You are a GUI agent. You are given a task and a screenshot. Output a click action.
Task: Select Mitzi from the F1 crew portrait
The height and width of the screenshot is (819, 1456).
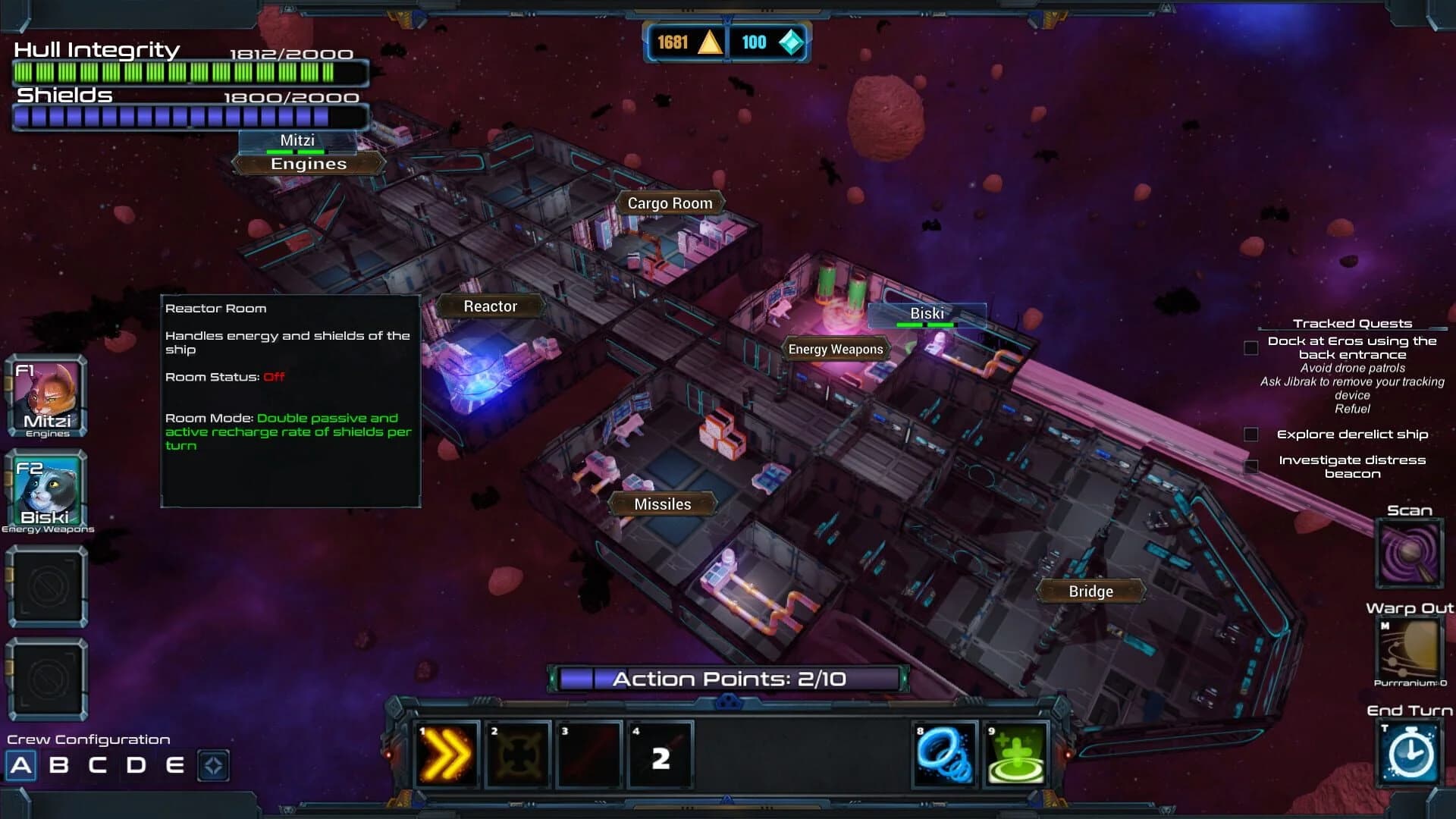[x=47, y=394]
